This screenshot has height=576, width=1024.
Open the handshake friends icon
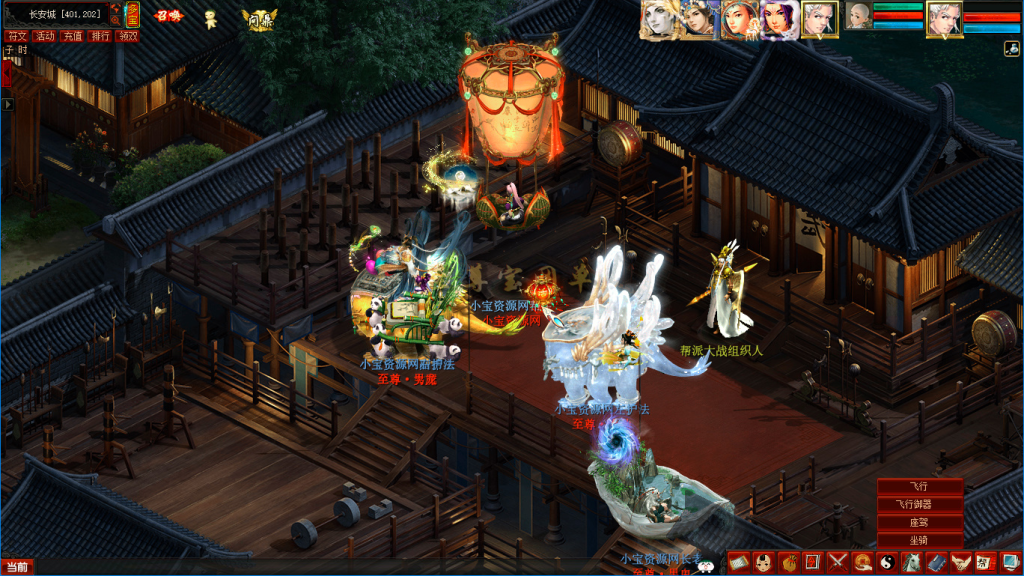(960, 563)
